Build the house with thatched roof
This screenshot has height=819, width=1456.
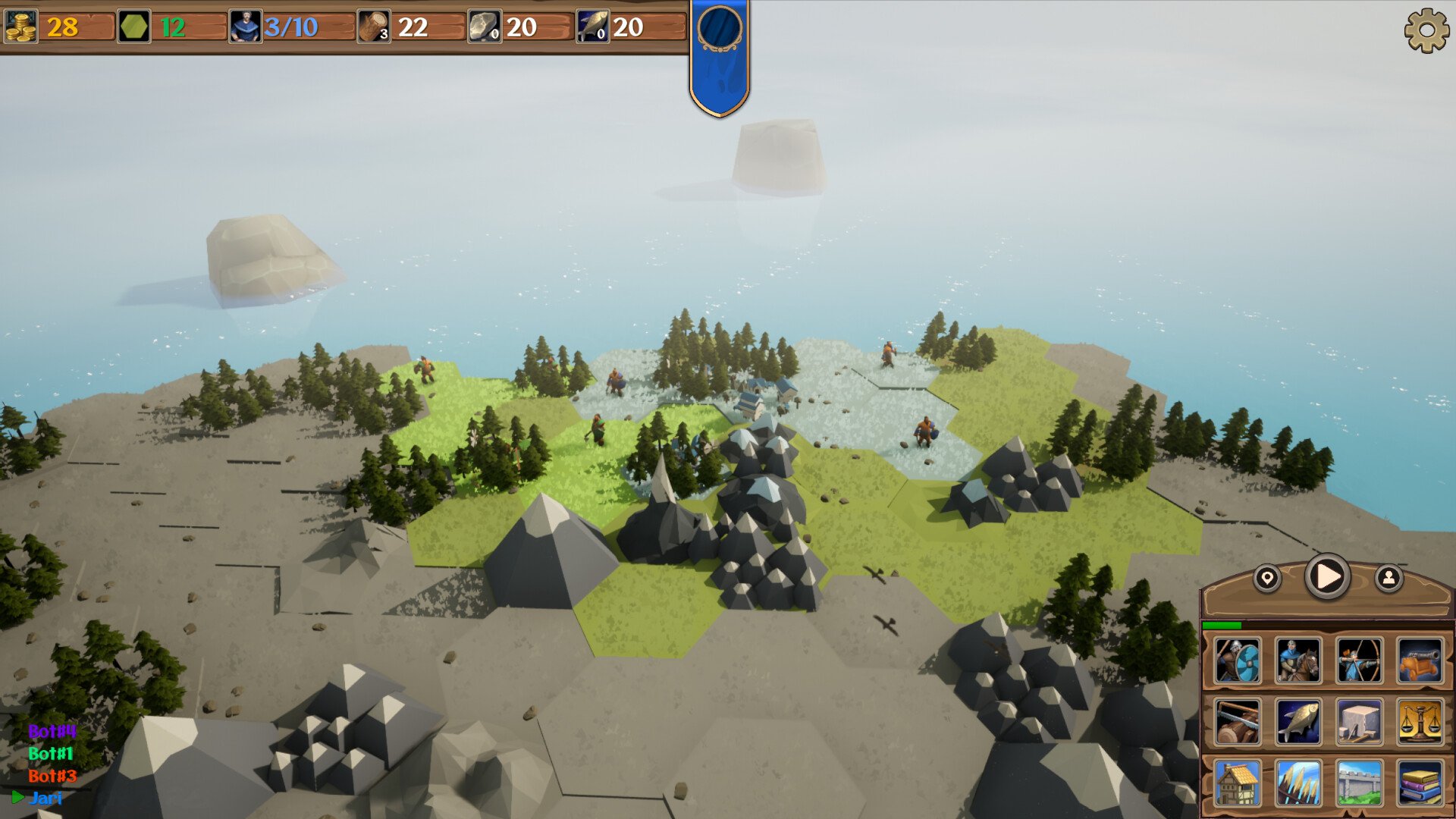(x=1238, y=783)
